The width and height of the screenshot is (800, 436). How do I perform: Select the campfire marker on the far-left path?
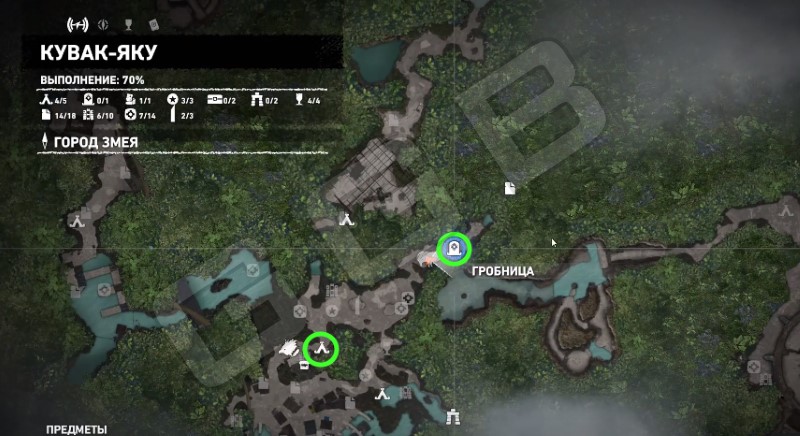pyautogui.click(x=76, y=222)
